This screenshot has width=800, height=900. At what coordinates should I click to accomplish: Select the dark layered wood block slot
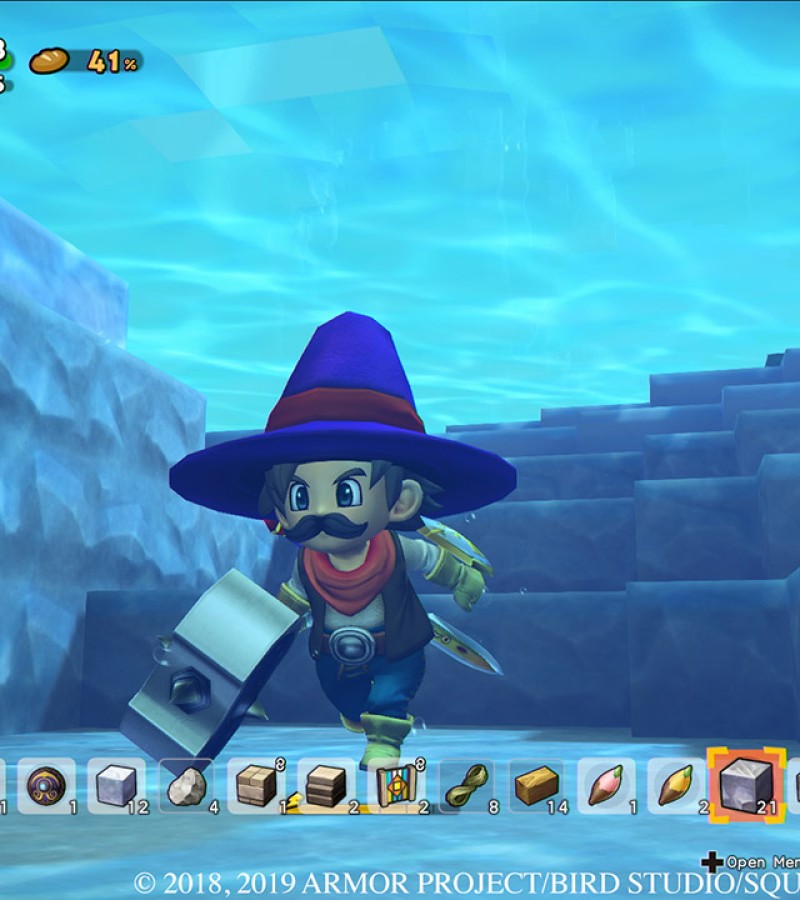click(x=326, y=786)
